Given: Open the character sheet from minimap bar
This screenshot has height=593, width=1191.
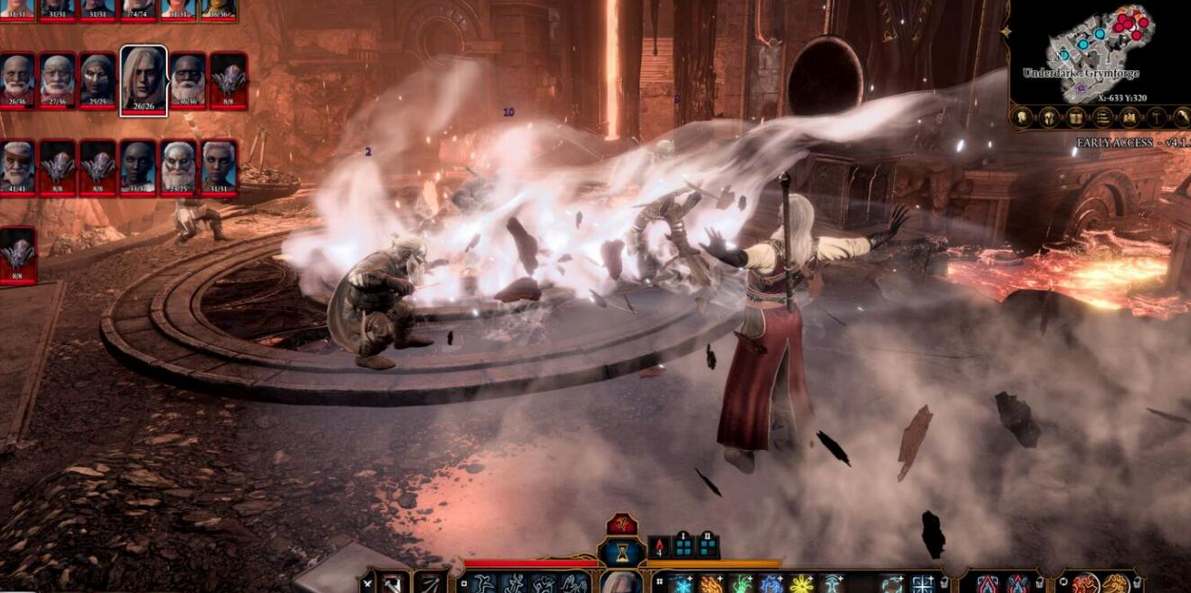Looking at the screenshot, I should pyautogui.click(x=1024, y=117).
